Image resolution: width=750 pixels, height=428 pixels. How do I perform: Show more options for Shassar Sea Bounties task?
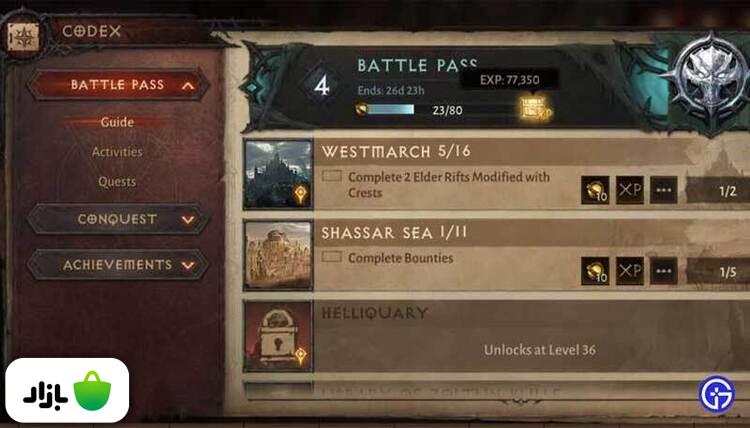pyautogui.click(x=663, y=270)
